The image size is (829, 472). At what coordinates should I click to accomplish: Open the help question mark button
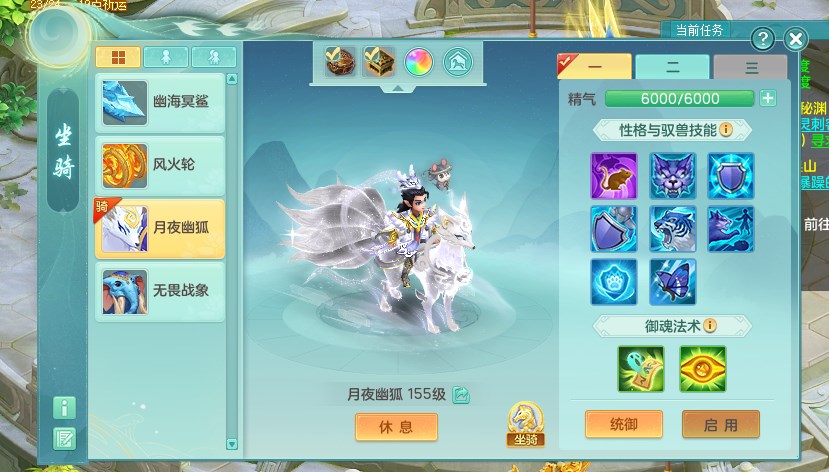click(763, 39)
